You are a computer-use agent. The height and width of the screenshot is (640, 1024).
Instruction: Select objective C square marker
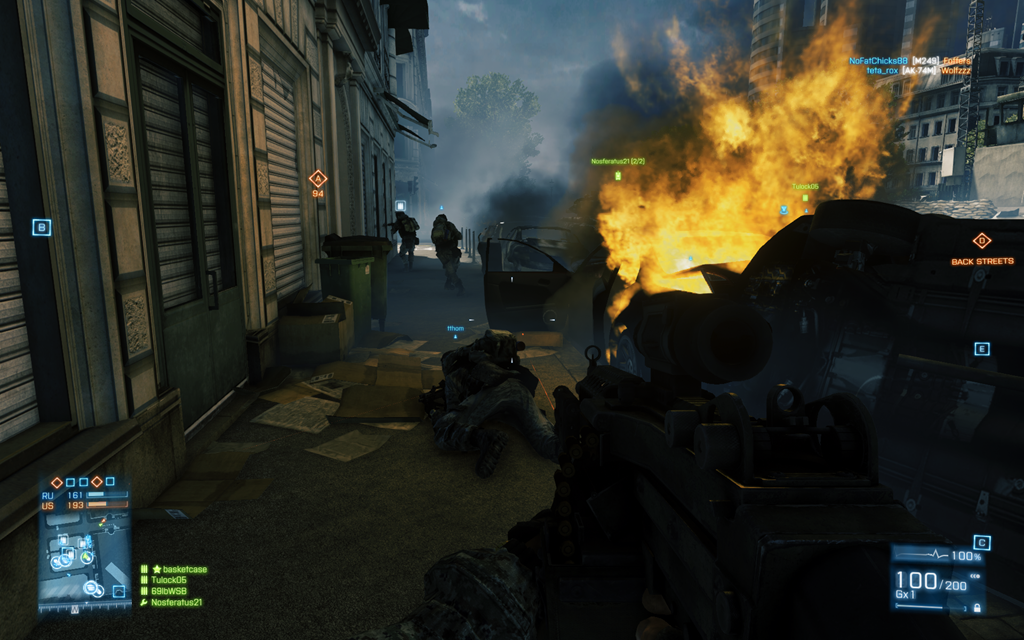click(982, 543)
